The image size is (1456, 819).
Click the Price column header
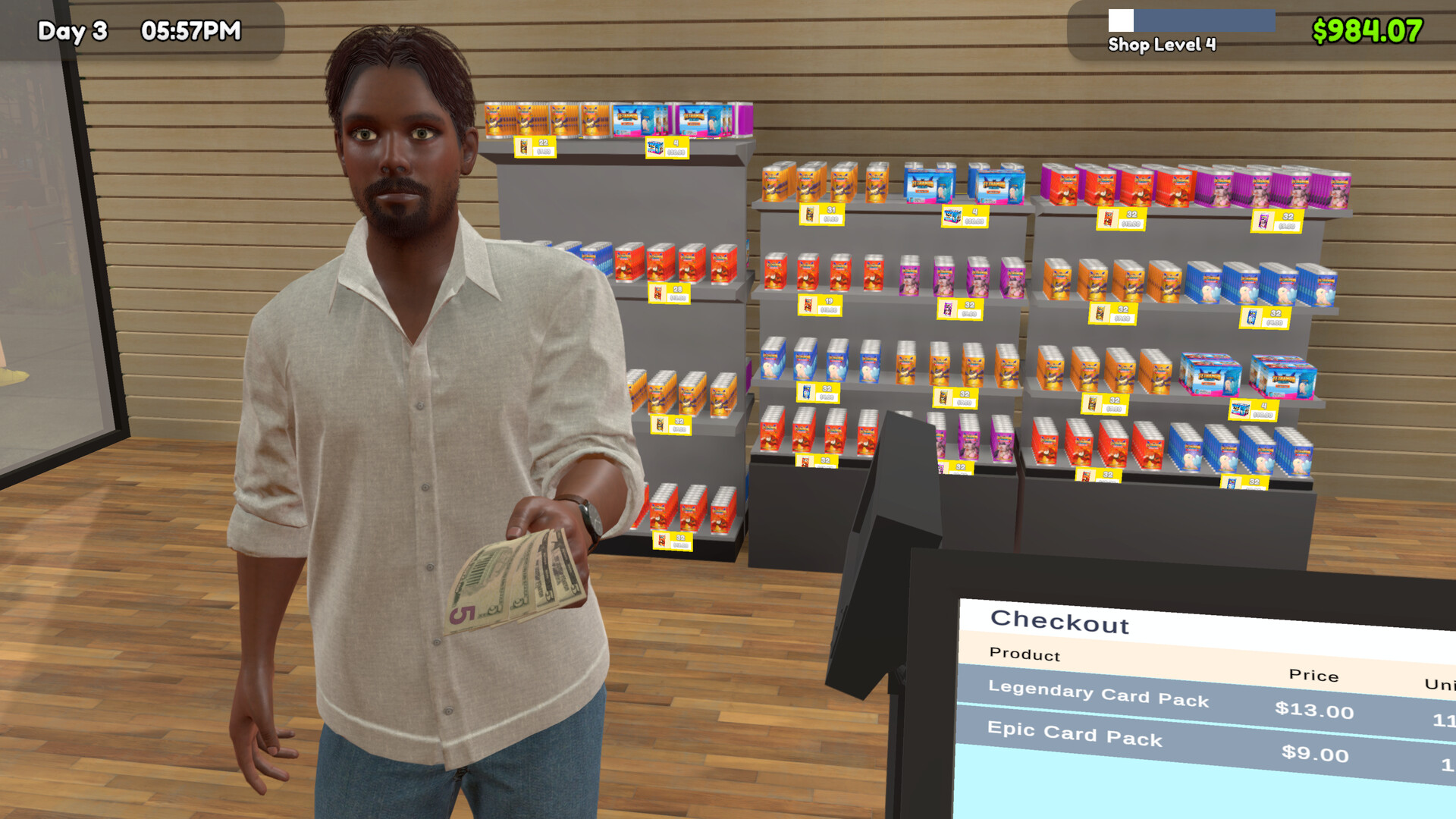(x=1314, y=676)
